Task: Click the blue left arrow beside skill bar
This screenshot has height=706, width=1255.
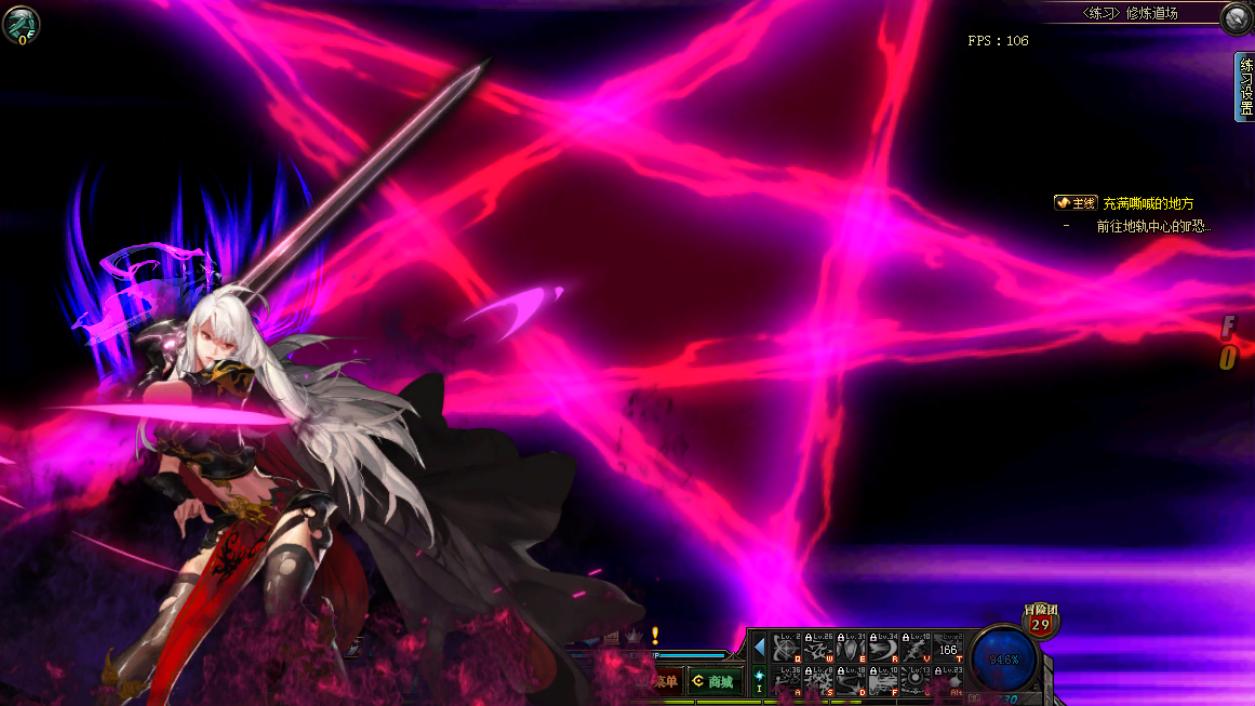Action: point(759,648)
